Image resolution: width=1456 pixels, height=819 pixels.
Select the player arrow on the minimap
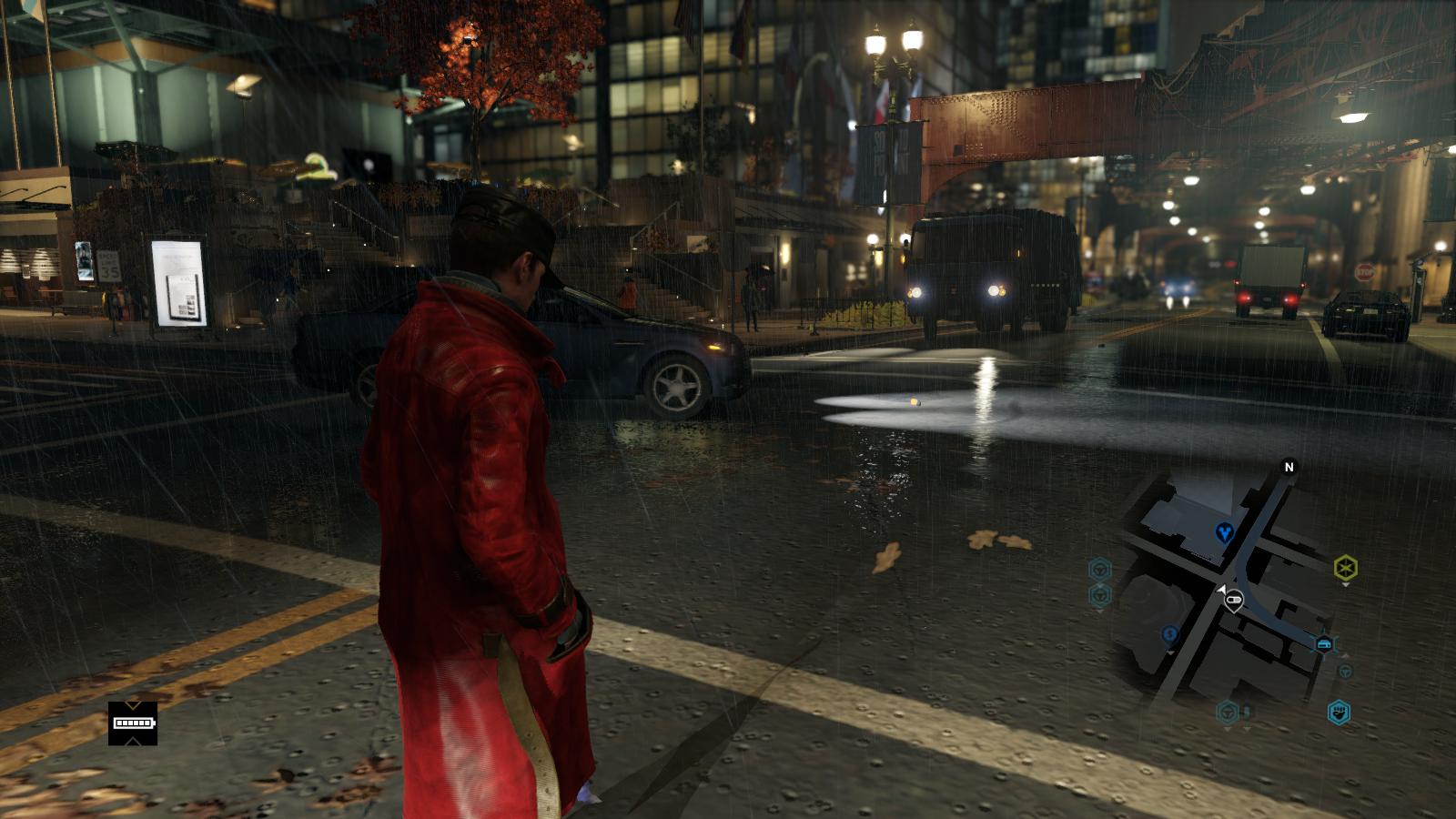coord(1222,588)
